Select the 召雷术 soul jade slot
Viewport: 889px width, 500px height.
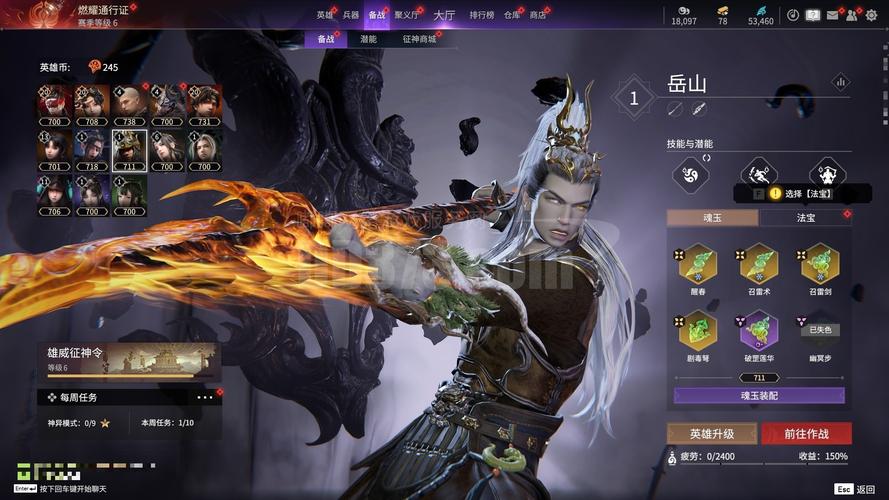coord(759,267)
